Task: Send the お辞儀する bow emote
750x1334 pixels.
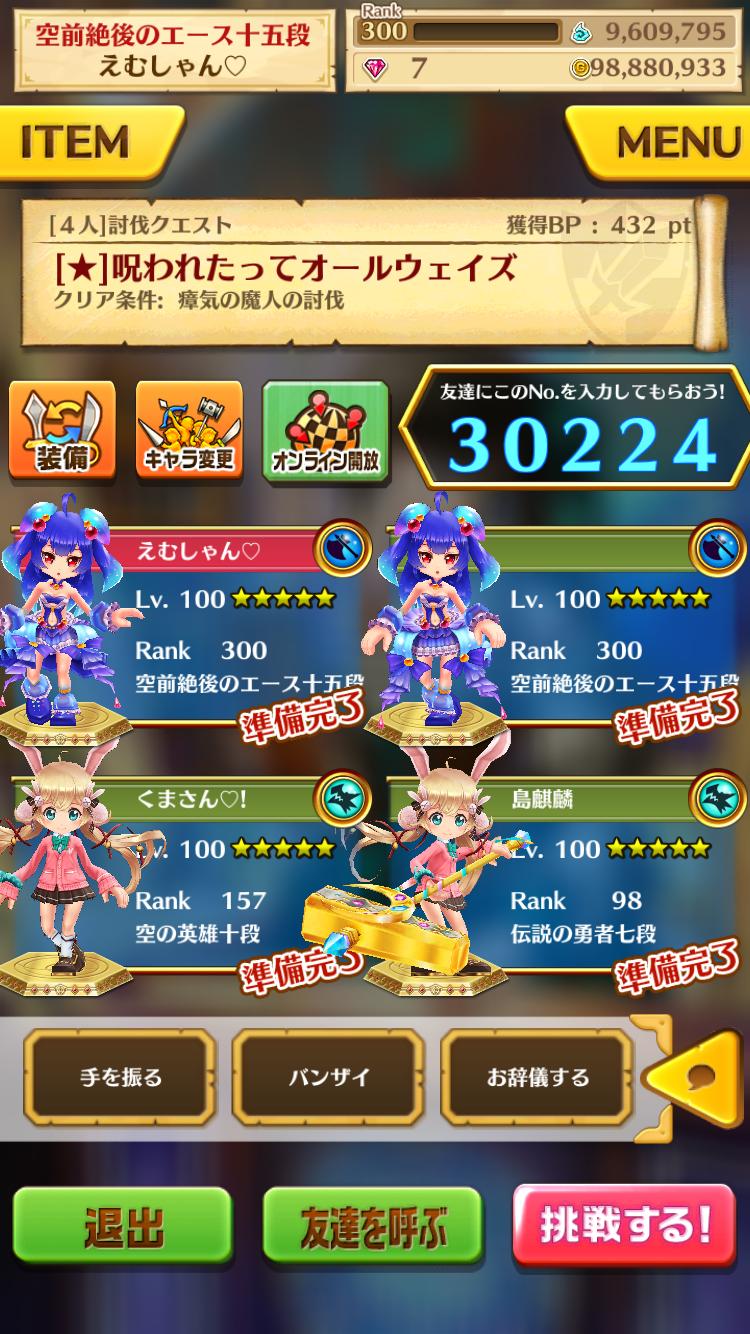Action: click(x=537, y=1077)
